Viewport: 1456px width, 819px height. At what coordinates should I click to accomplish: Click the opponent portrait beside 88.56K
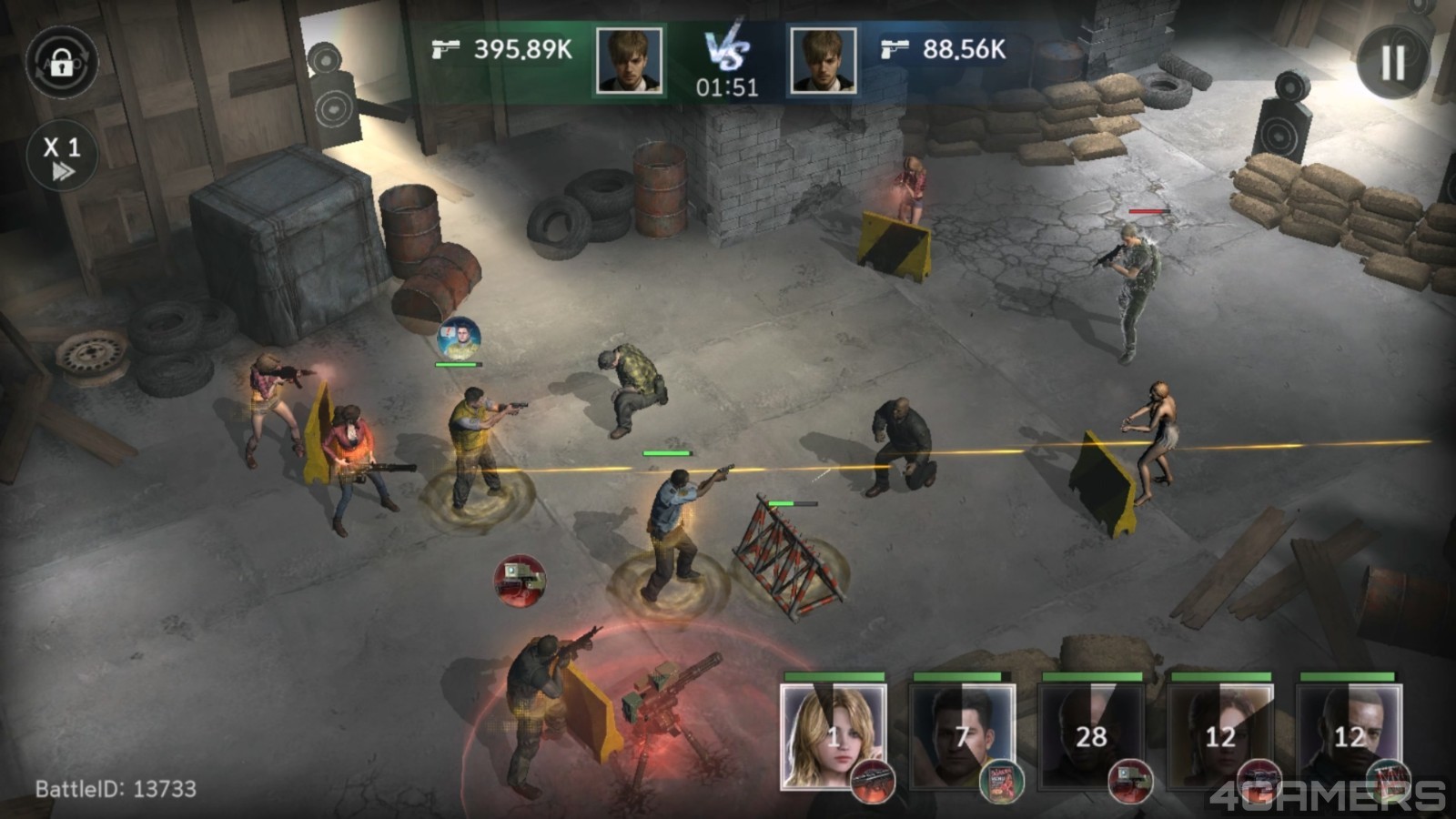pos(823,60)
